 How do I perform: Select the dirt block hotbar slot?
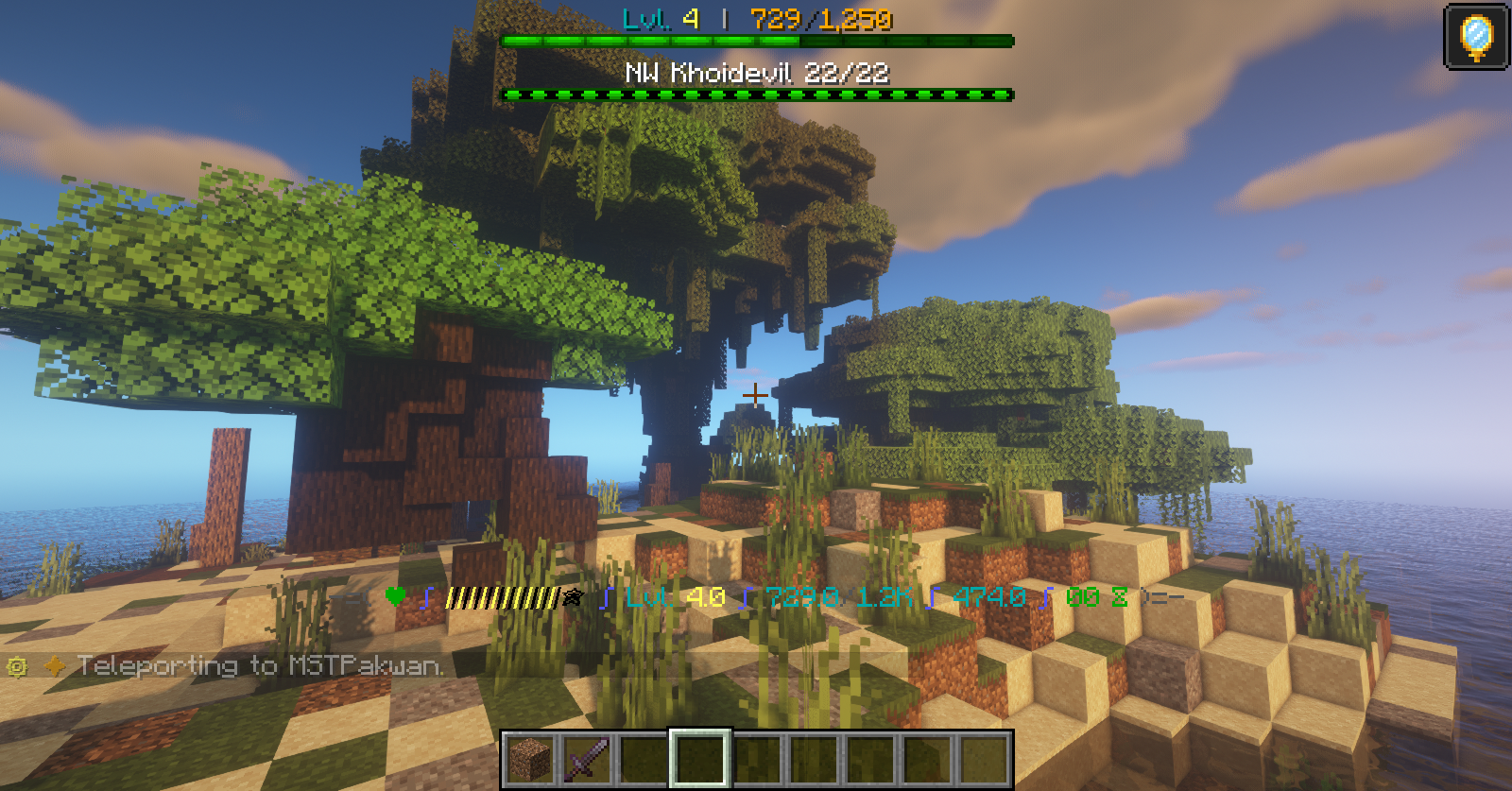(530, 758)
